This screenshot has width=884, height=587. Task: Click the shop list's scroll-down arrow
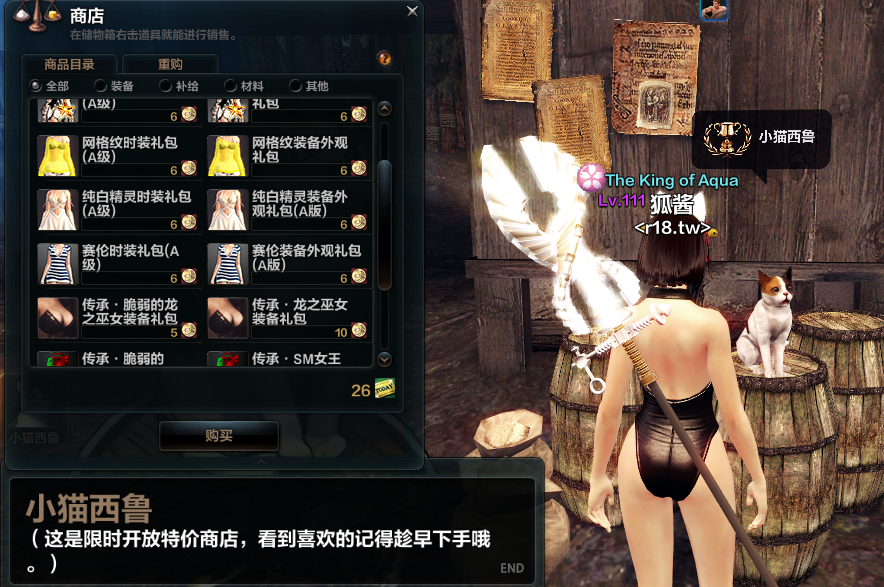[385, 359]
